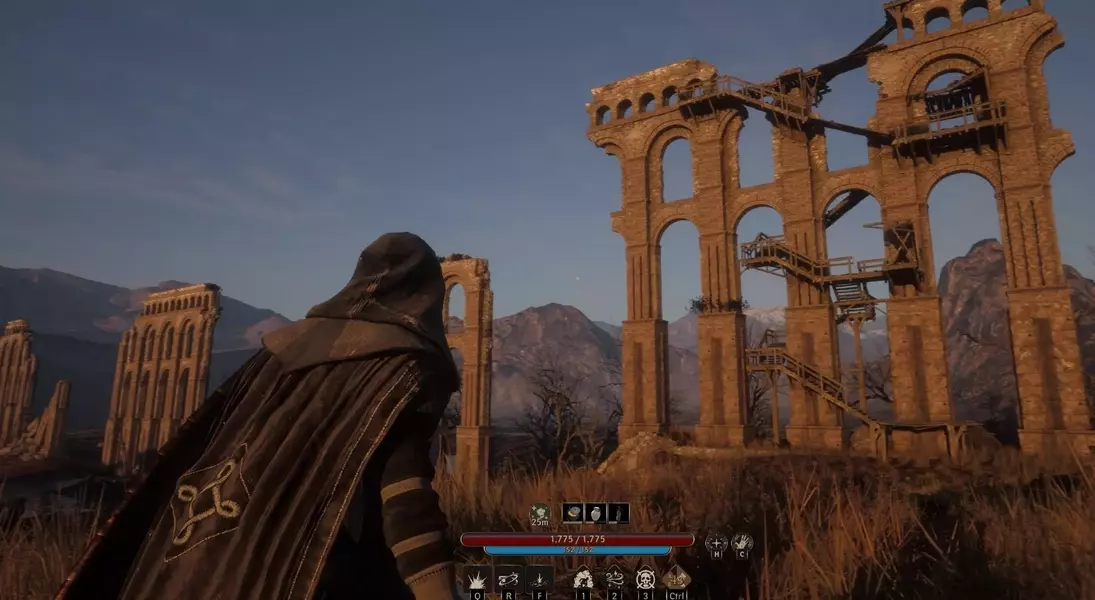This screenshot has height=600, width=1095.
Task: Select the bowl item slot
Action: 573,512
